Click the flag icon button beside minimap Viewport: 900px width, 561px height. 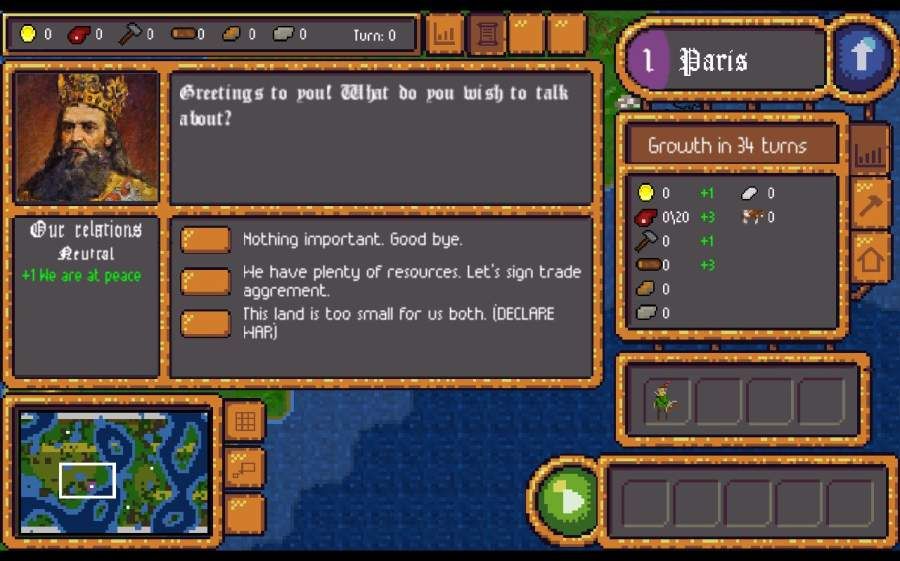(x=244, y=467)
